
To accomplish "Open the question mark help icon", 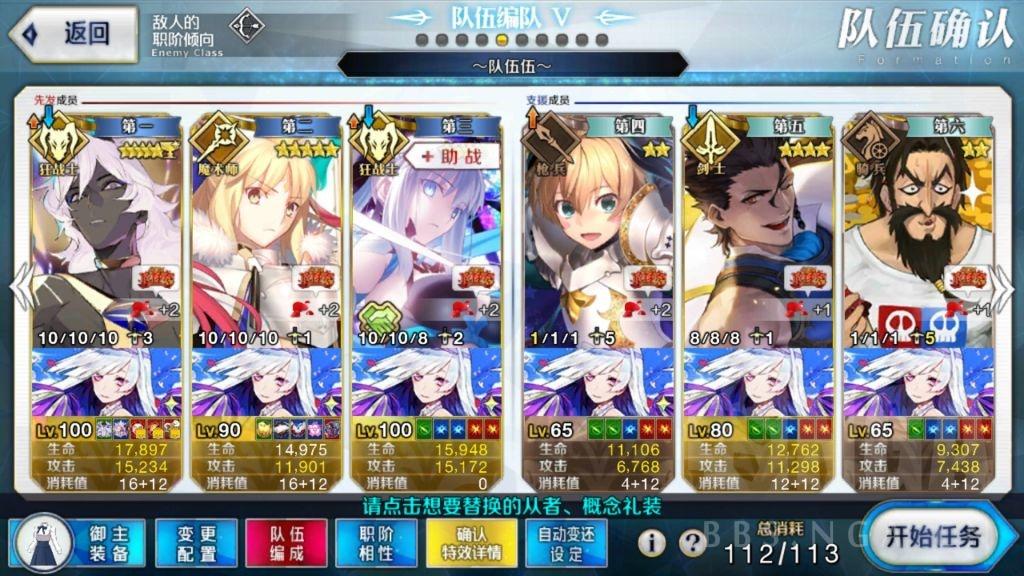I will [x=692, y=543].
